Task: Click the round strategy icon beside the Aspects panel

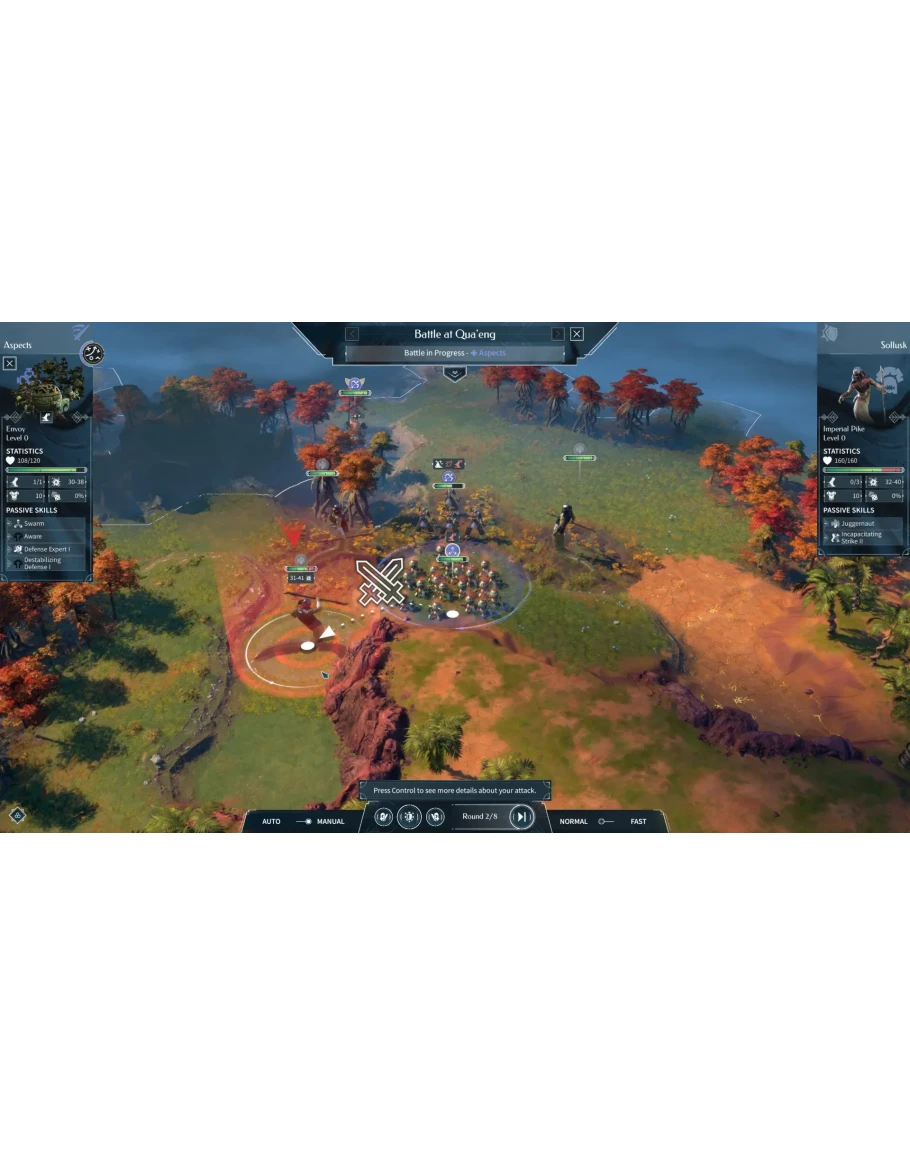Action: [93, 354]
